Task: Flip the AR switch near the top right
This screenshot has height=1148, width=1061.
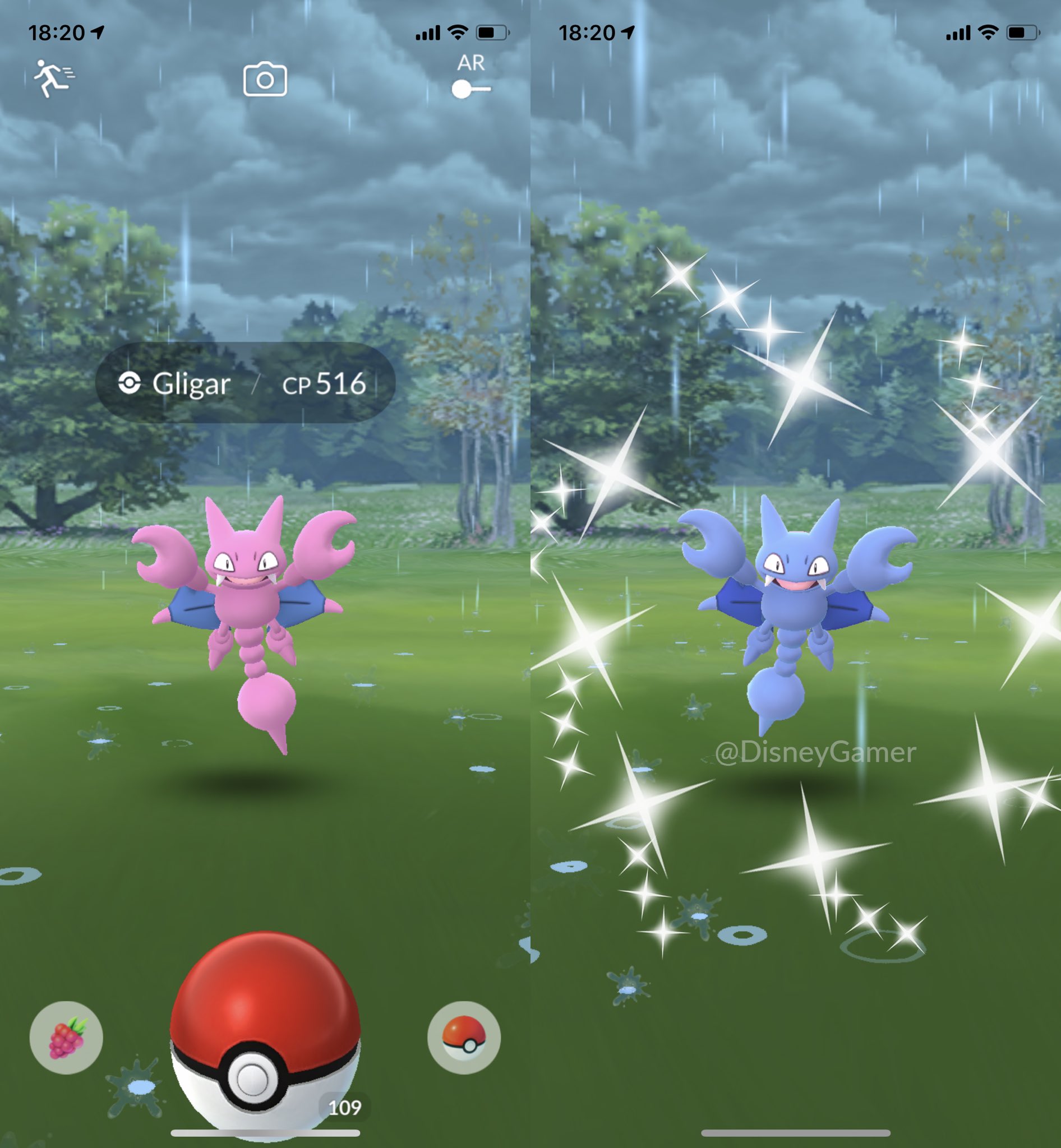Action: (471, 89)
